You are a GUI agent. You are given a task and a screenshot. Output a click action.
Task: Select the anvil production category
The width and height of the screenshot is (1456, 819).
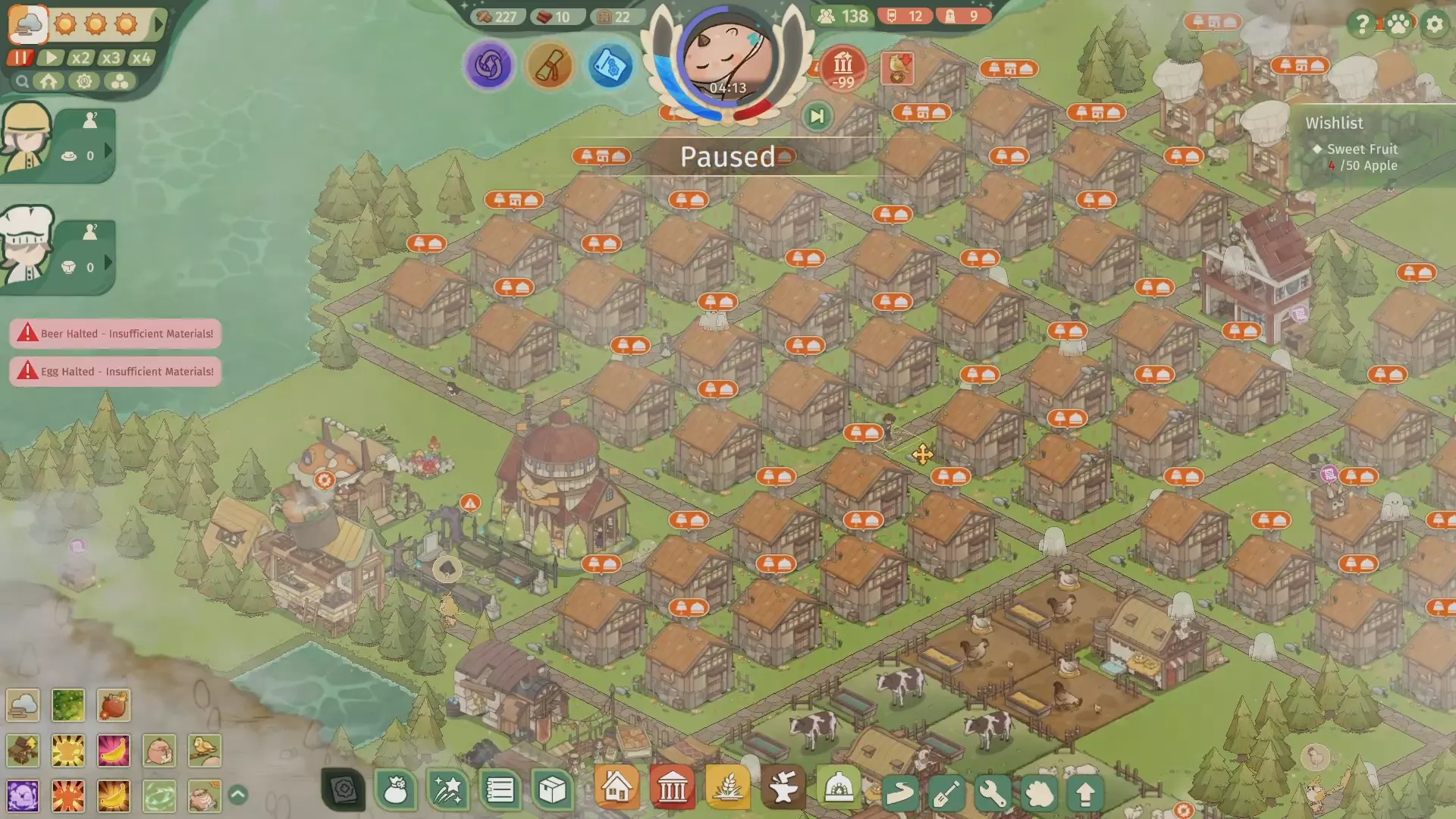tap(783, 789)
